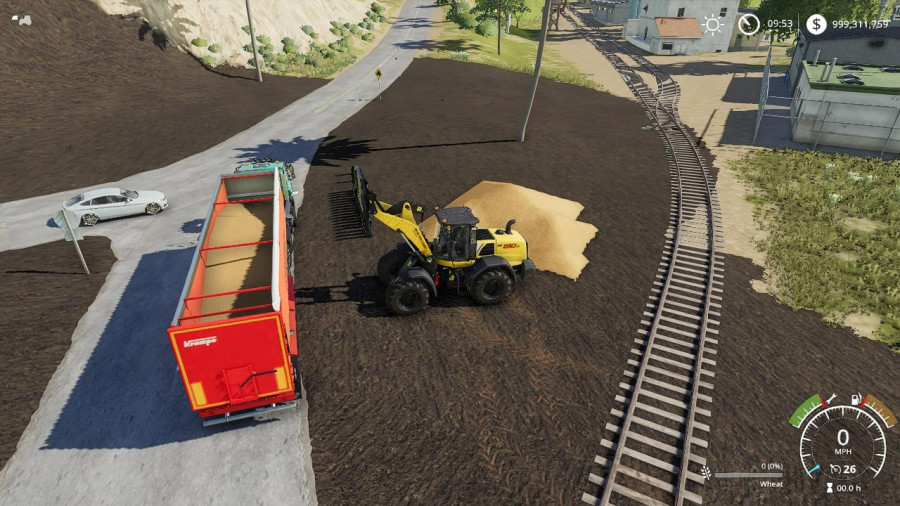The height and width of the screenshot is (506, 900).
Task: Click the wrench damage icon on speedometer
Action: click(x=829, y=400)
